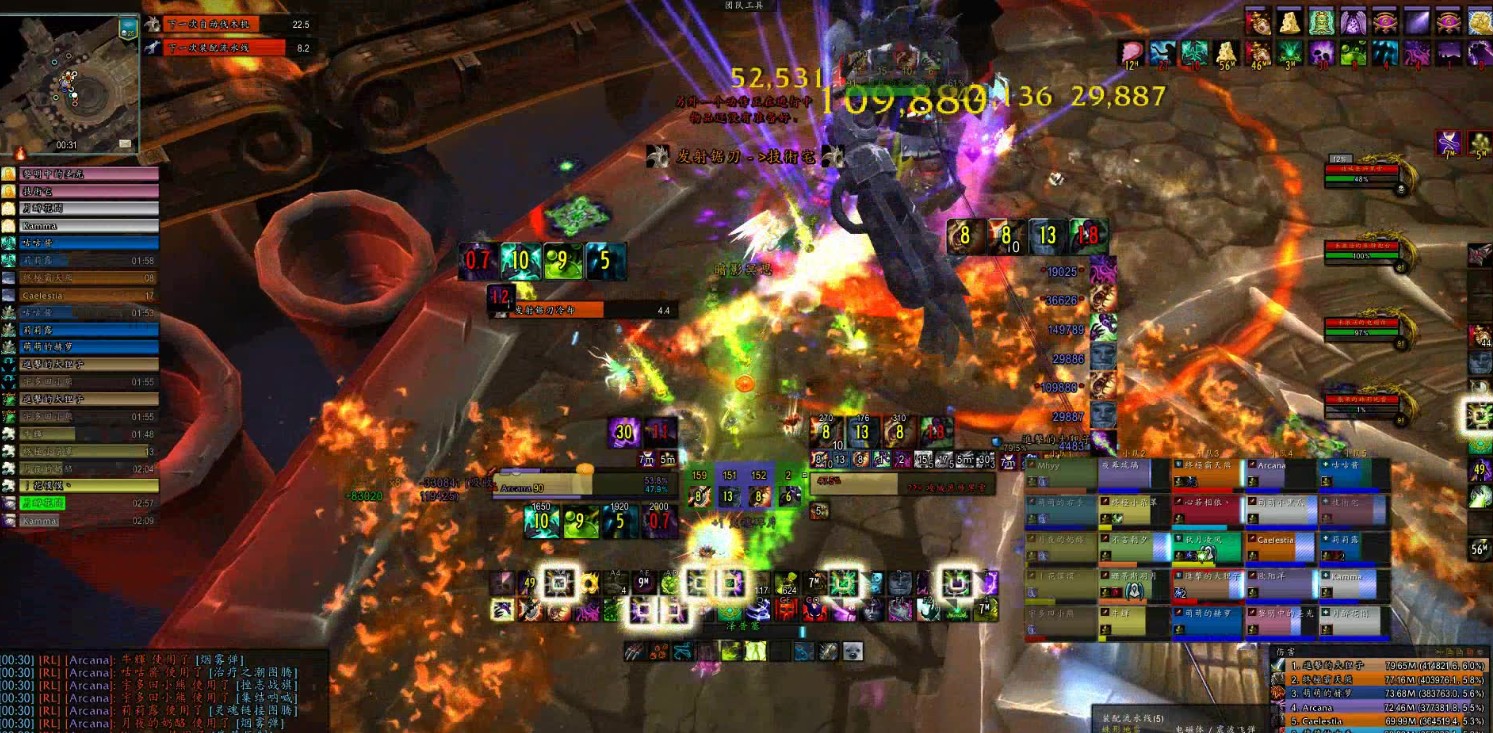Click the paw prints icon on the bottom bar
Image resolution: width=1493 pixels, height=733 pixels.
(658, 652)
